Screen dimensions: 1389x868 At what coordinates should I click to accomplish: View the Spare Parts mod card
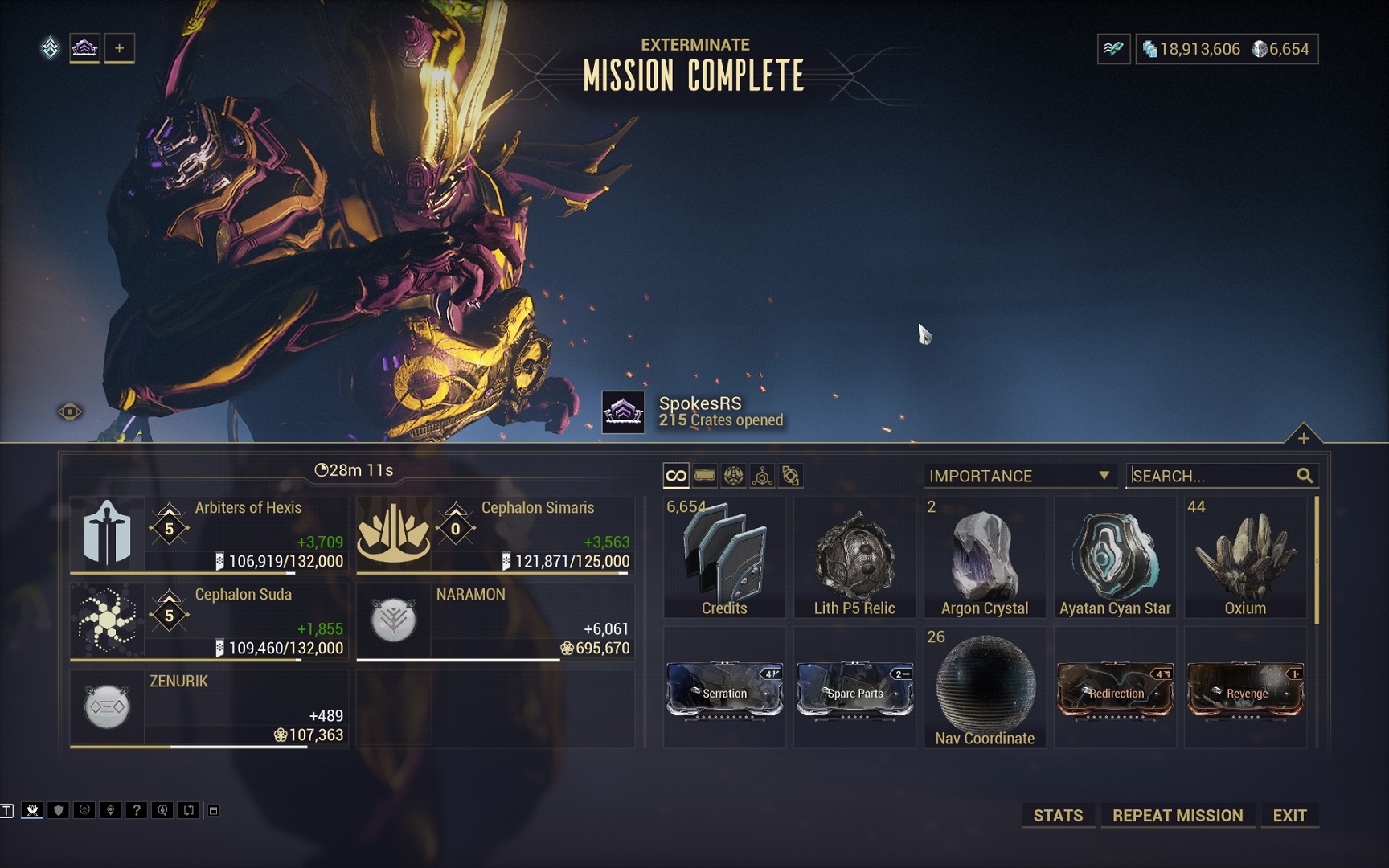854,689
